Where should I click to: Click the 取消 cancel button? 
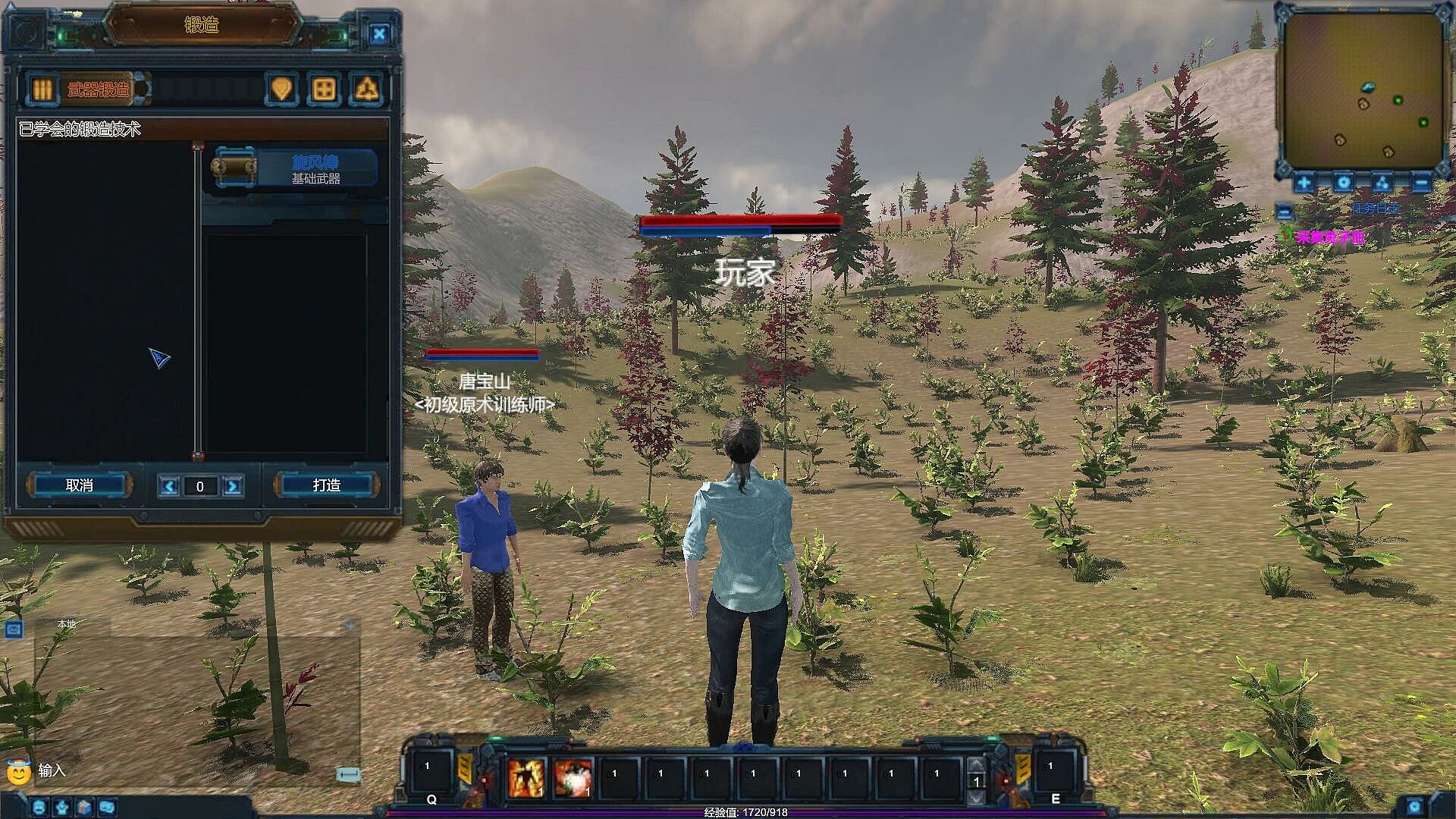point(80,485)
